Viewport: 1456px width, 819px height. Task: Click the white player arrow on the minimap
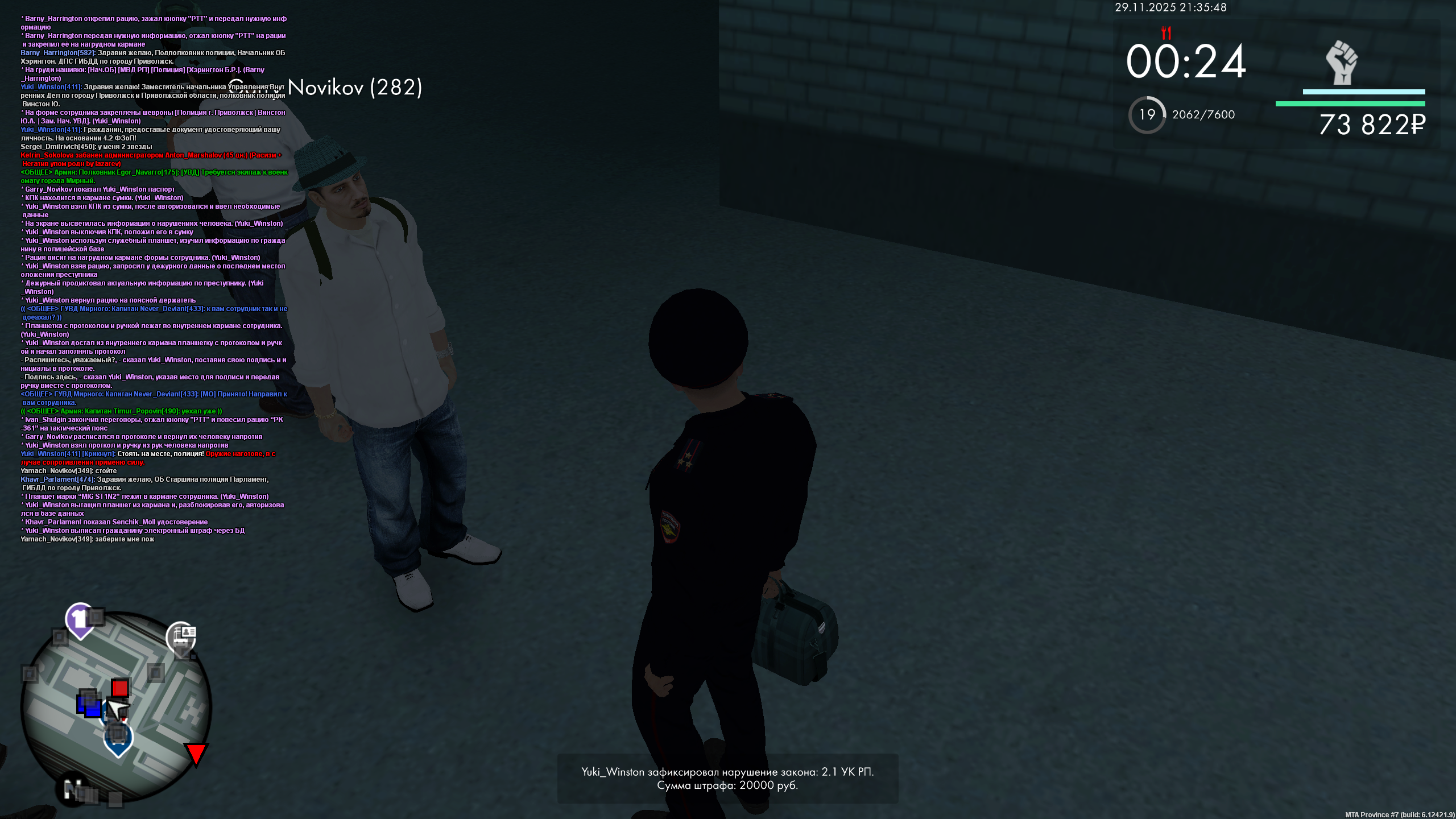tap(117, 708)
